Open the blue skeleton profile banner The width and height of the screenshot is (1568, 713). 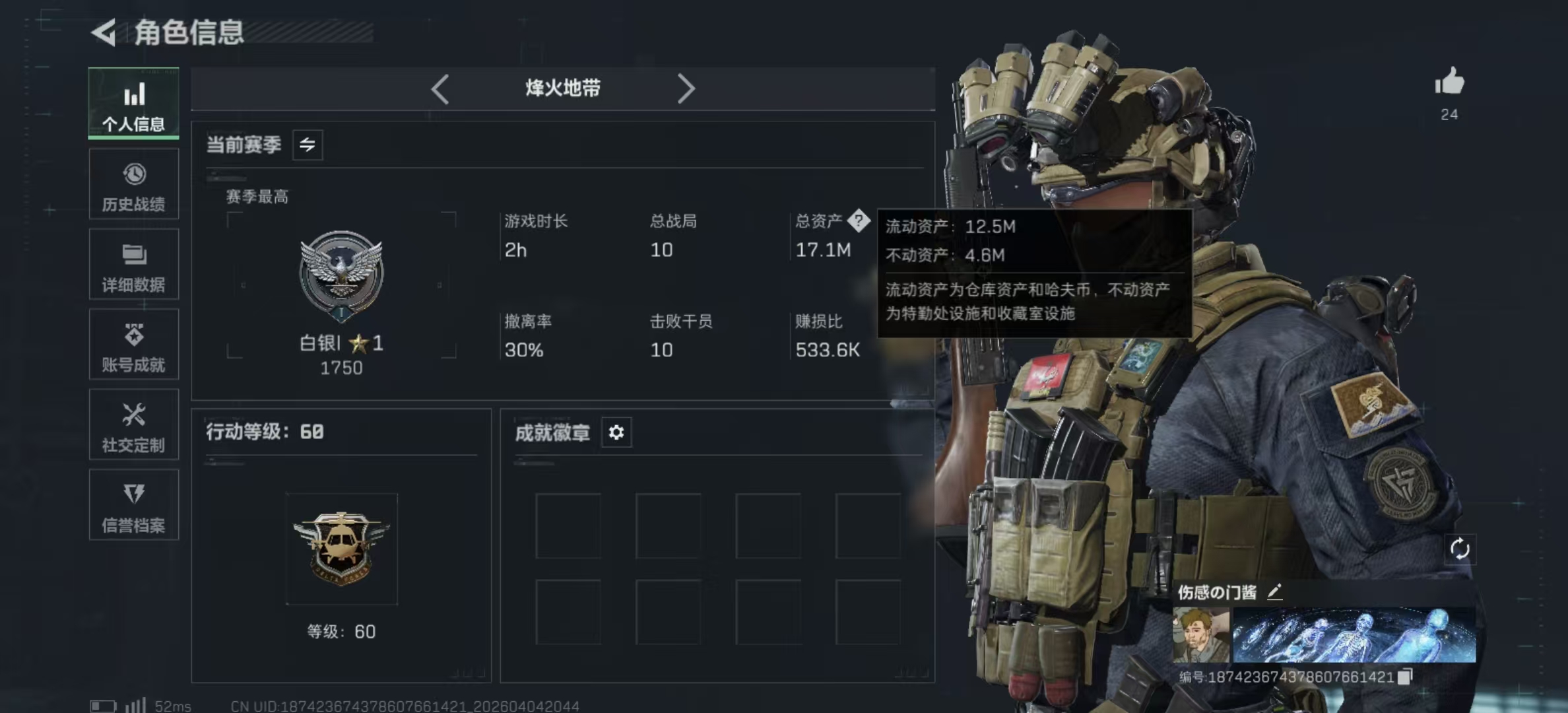coord(1354,635)
